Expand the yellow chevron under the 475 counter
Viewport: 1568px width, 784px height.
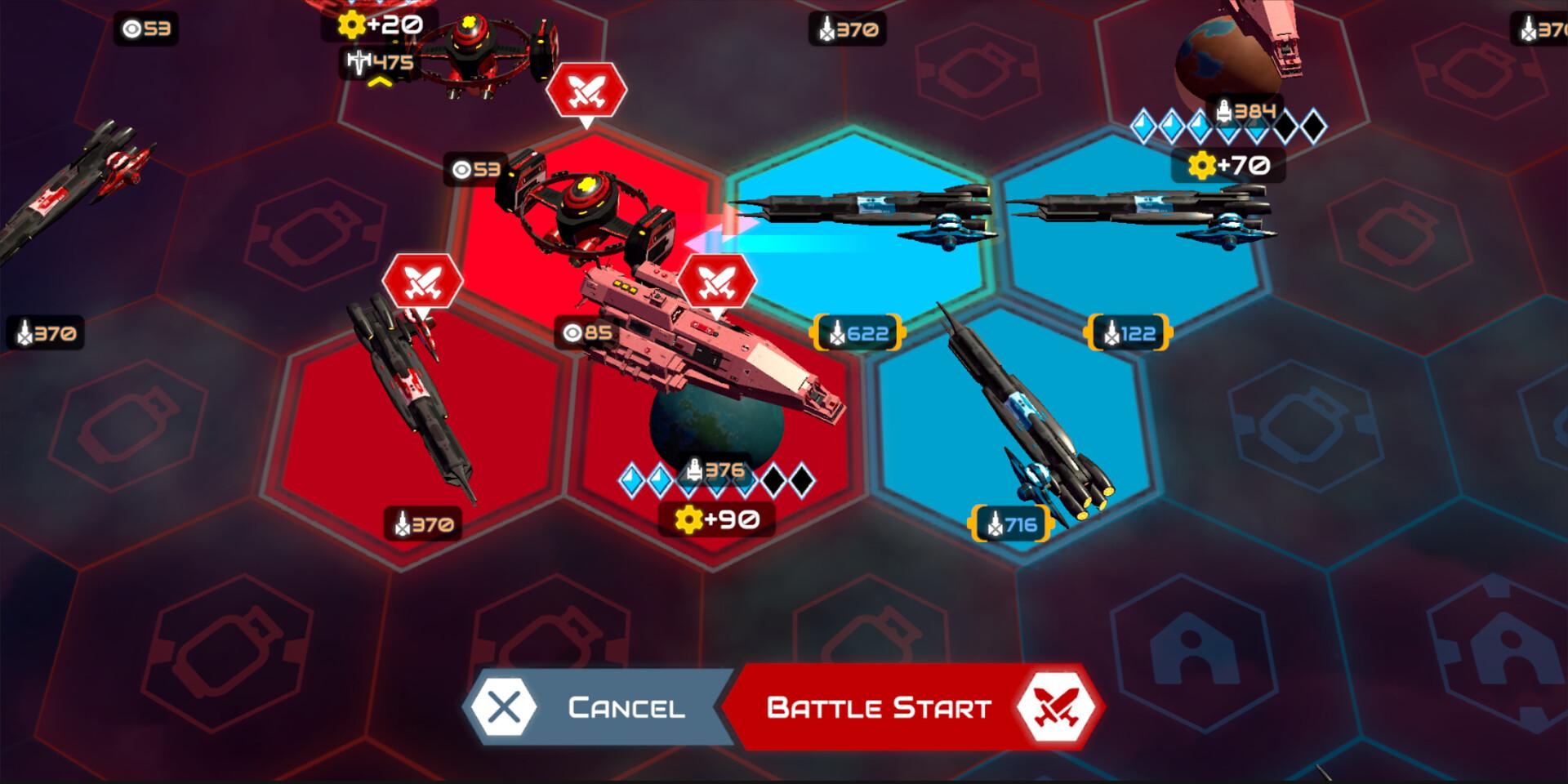(380, 82)
